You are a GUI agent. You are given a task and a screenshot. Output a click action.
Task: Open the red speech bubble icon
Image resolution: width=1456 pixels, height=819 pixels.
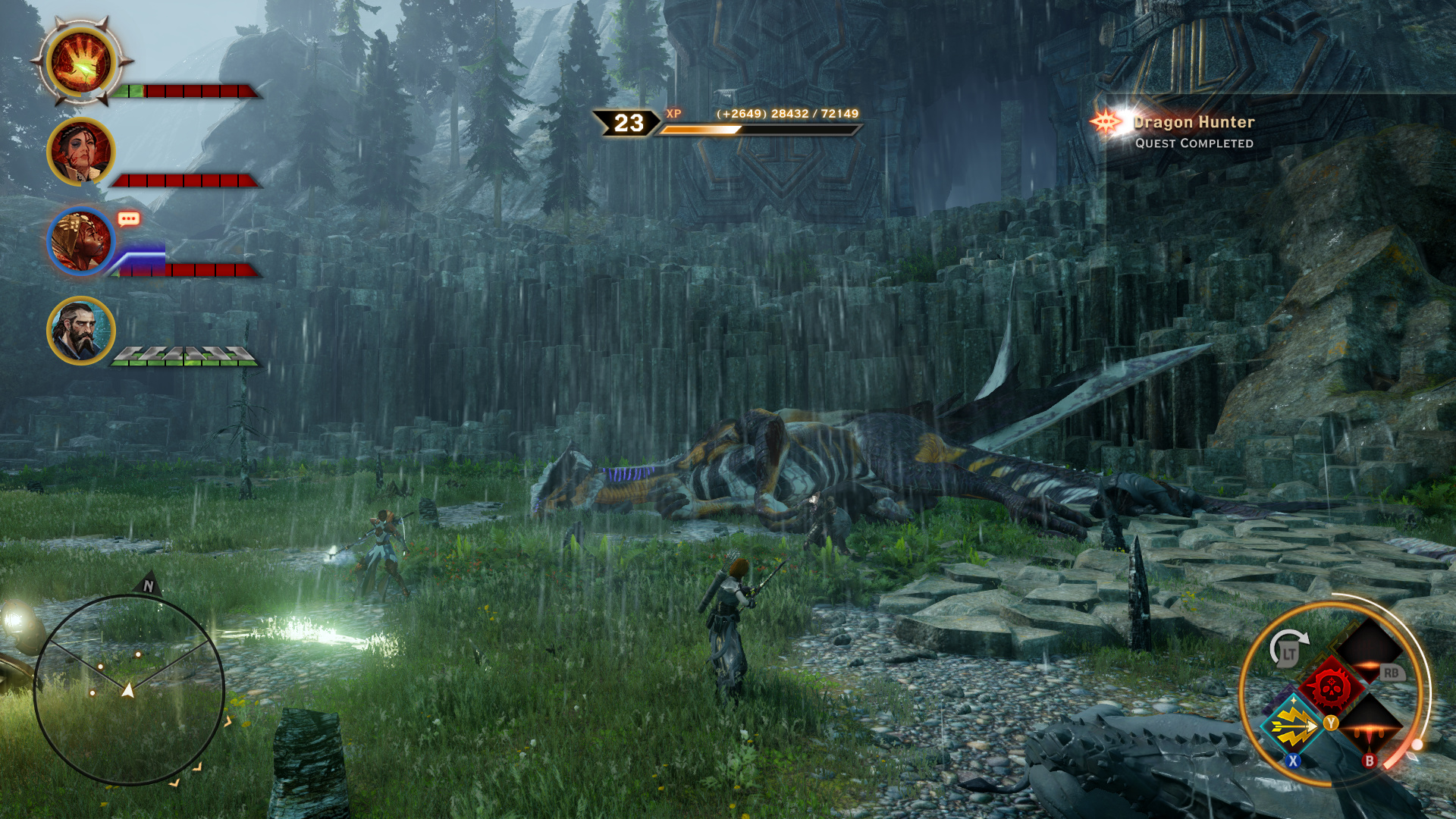click(128, 220)
